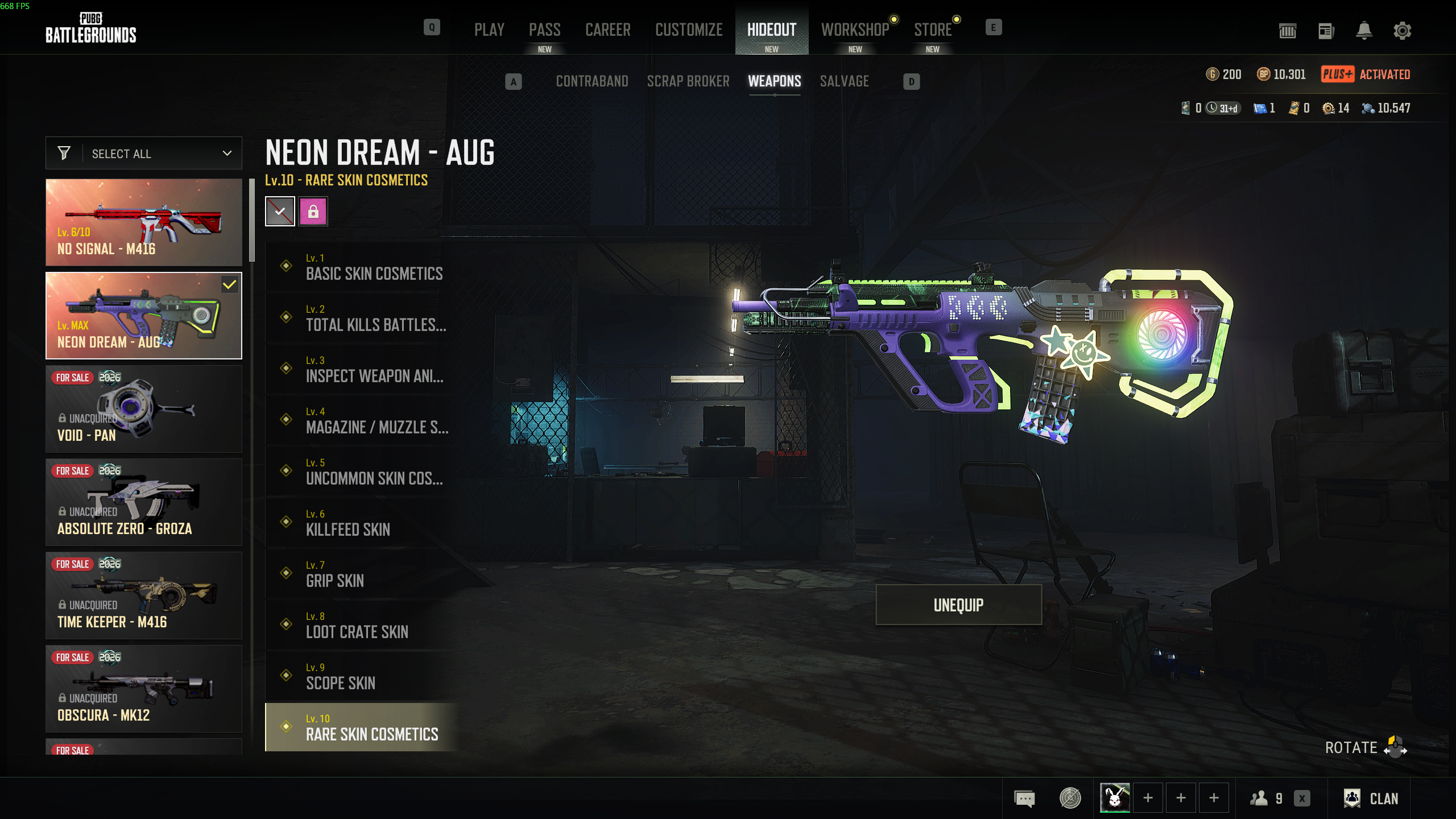Open the SCRAP BROKER sub-tab
The height and width of the screenshot is (819, 1456).
click(688, 81)
